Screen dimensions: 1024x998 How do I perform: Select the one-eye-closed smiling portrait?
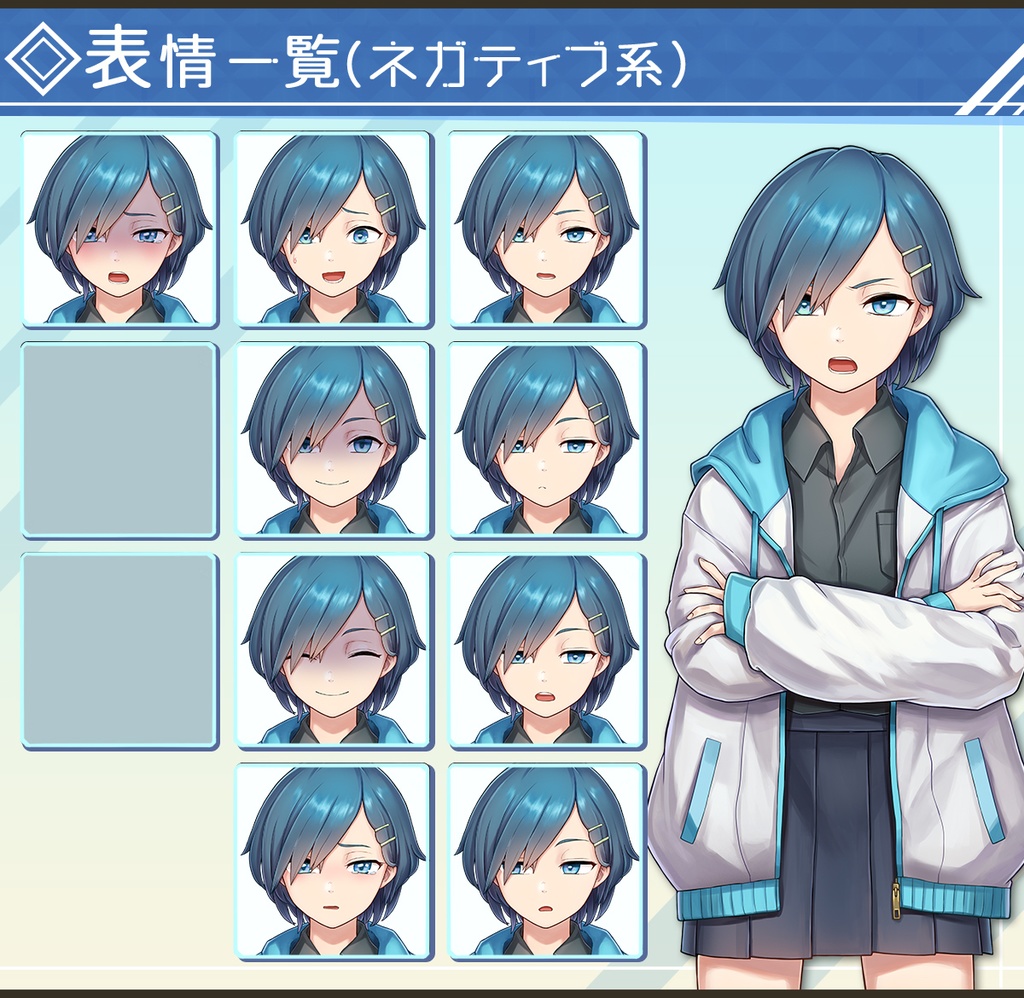[x=333, y=651]
